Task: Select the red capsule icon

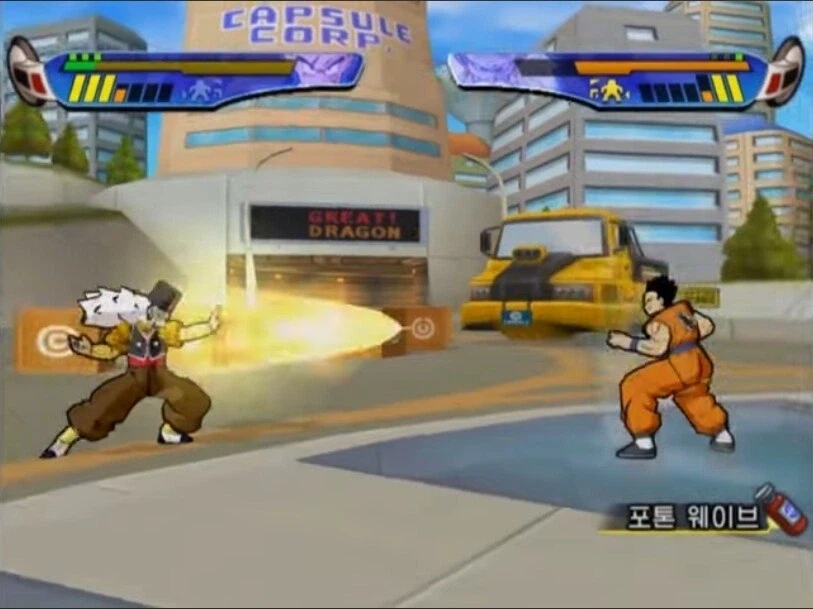Action: click(x=784, y=508)
